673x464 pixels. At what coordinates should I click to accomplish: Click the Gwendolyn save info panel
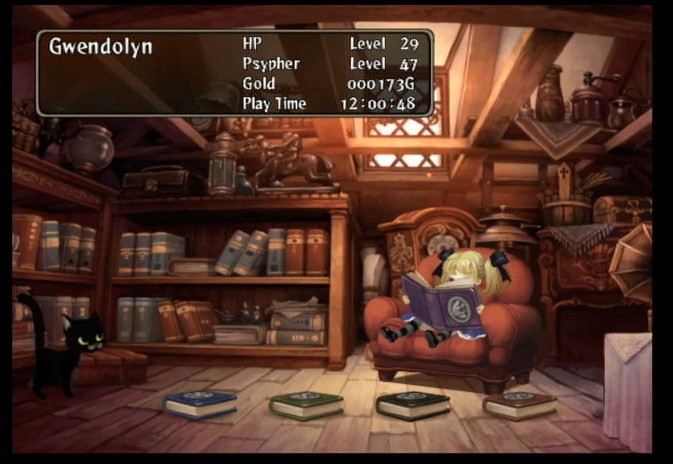(235, 73)
